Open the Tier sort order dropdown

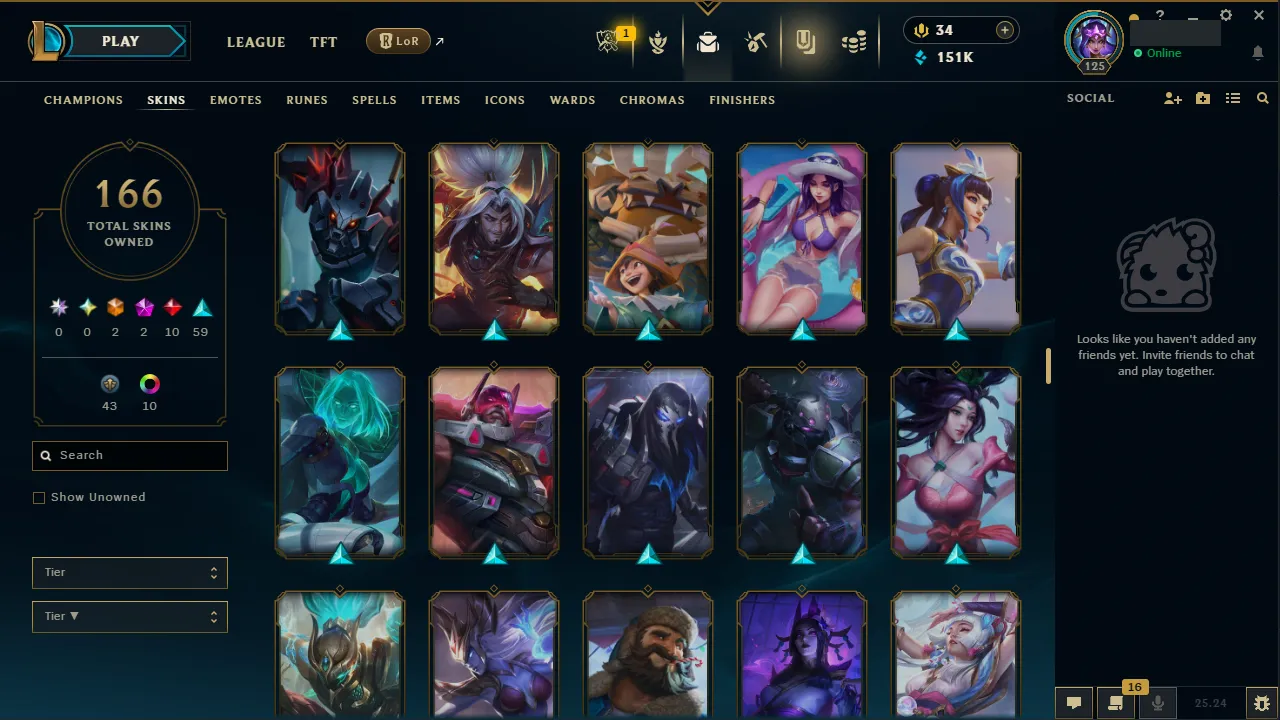pos(129,616)
